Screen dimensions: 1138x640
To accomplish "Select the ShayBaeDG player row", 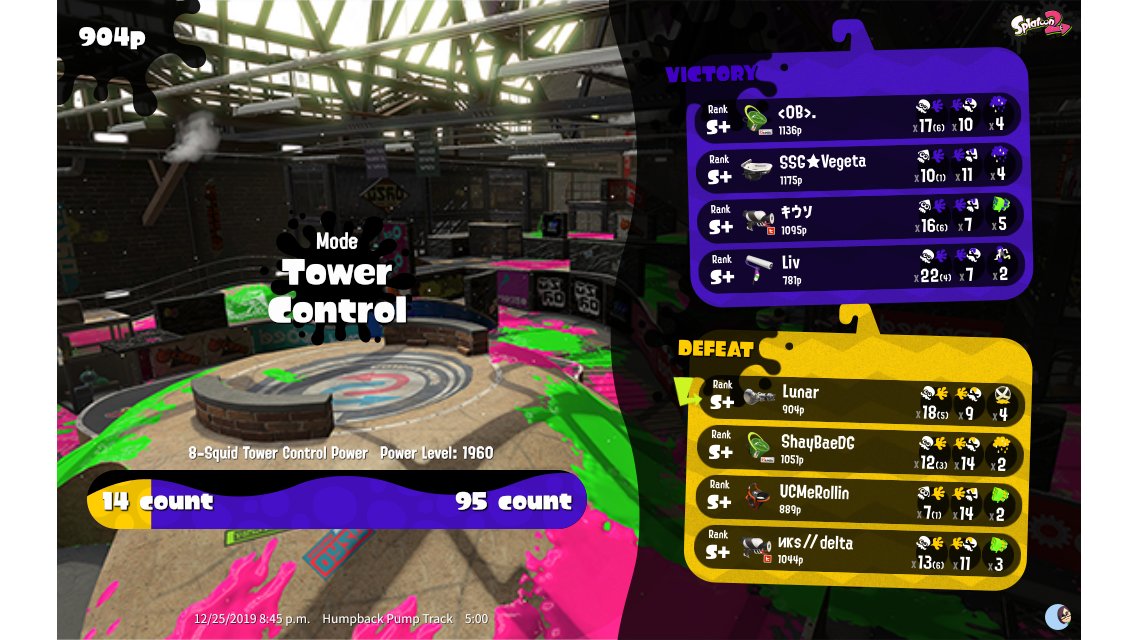I will point(858,449).
